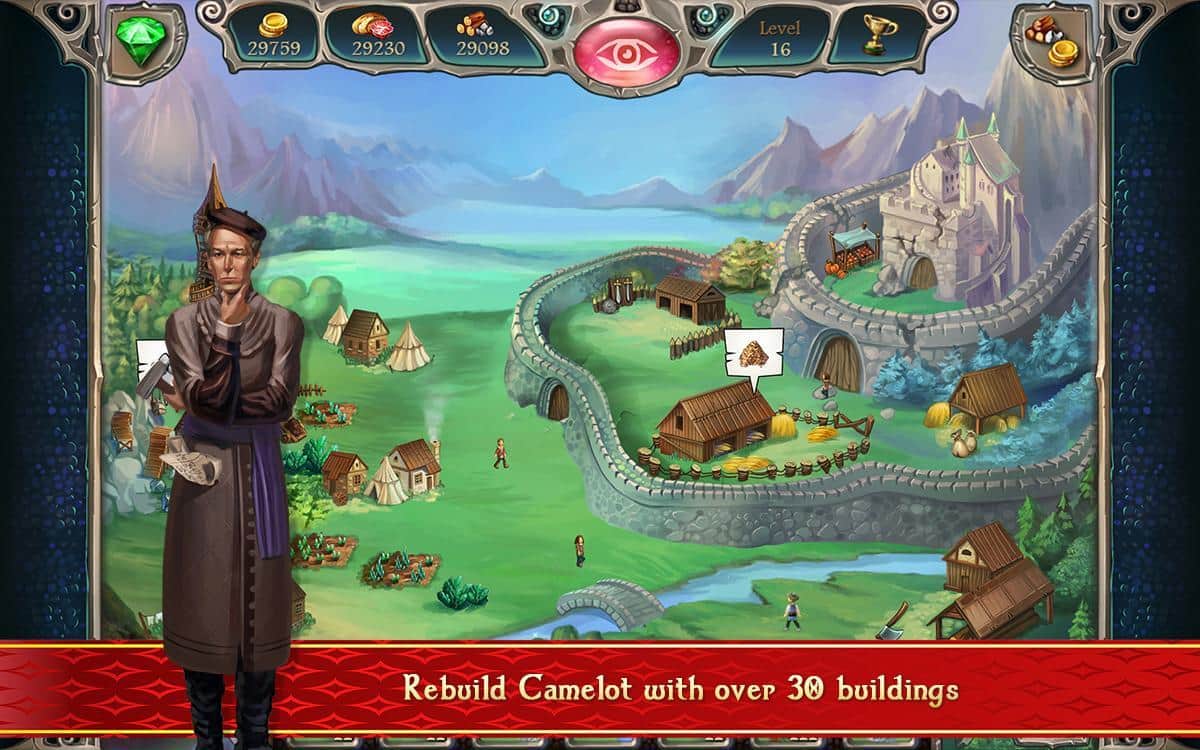1200x750 pixels.
Task: Open the resources and coins shop
Action: point(1053,38)
